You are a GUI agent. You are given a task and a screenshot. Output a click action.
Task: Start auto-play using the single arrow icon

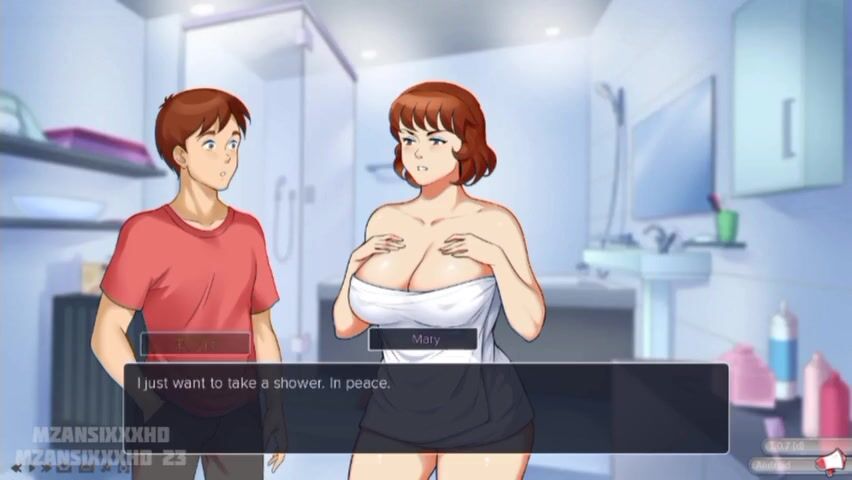click(x=32, y=467)
